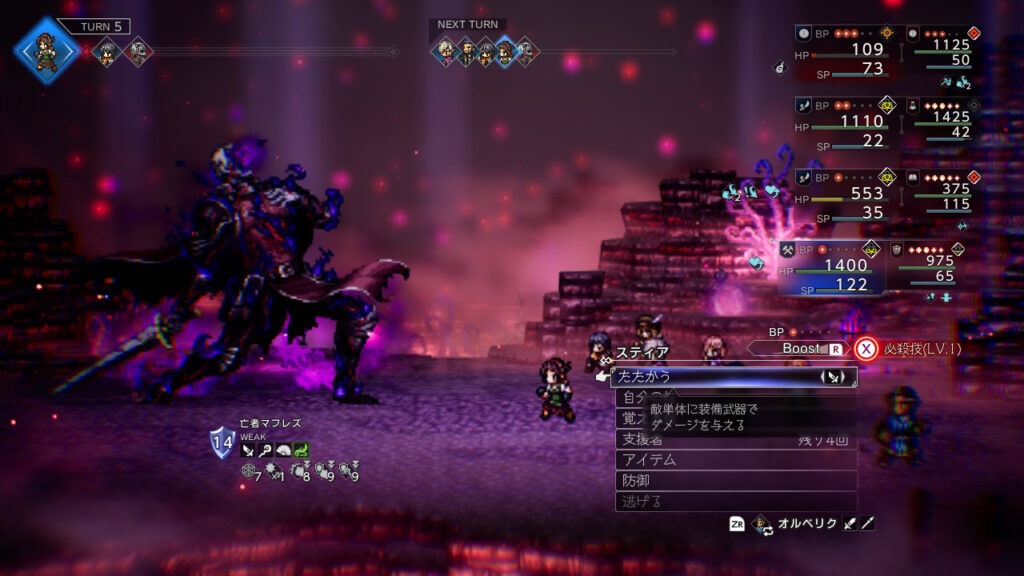Open the アイテム item menu
This screenshot has height=576, width=1024.
point(735,459)
